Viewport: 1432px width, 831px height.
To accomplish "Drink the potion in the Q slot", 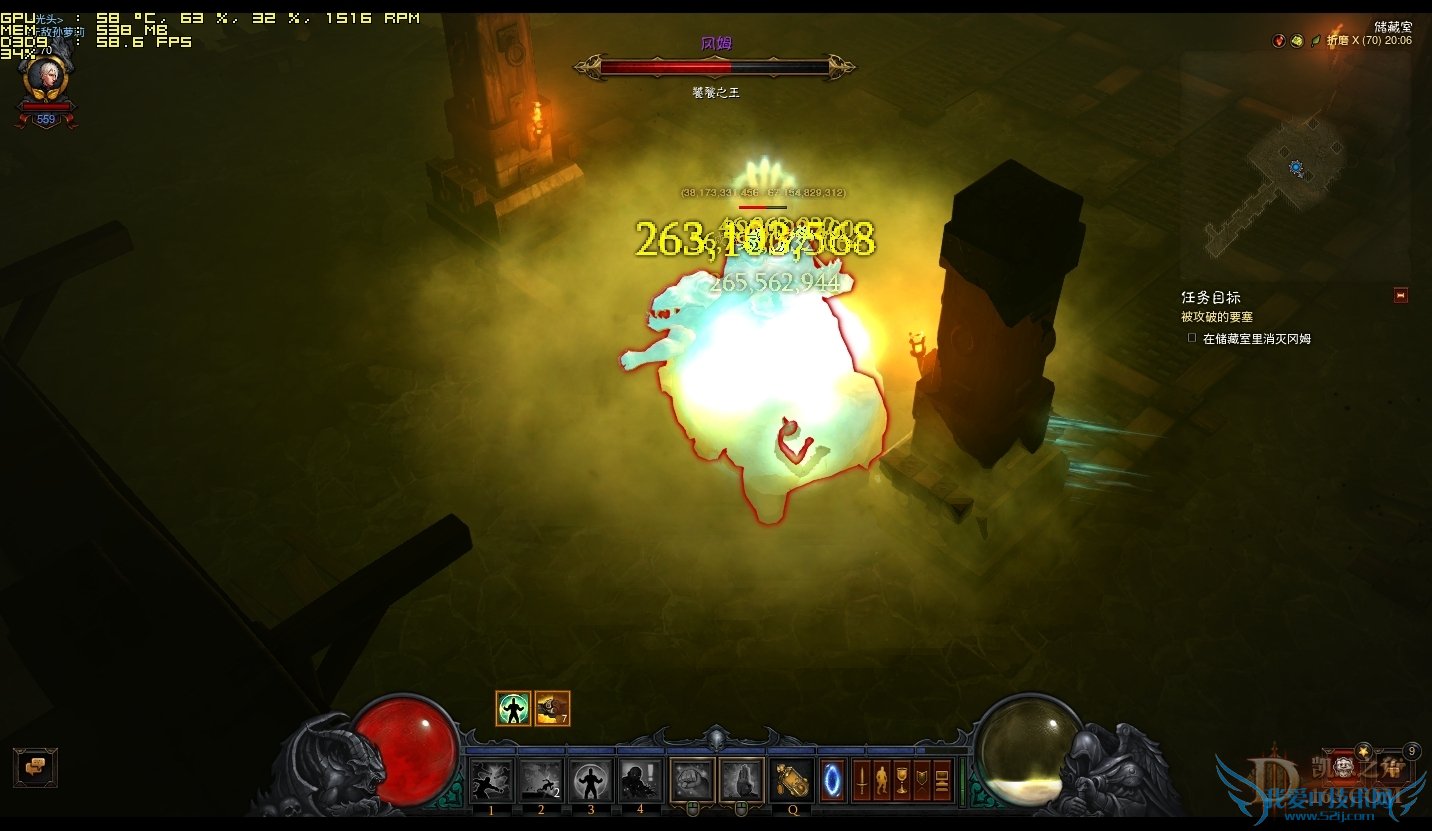I will point(792,780).
